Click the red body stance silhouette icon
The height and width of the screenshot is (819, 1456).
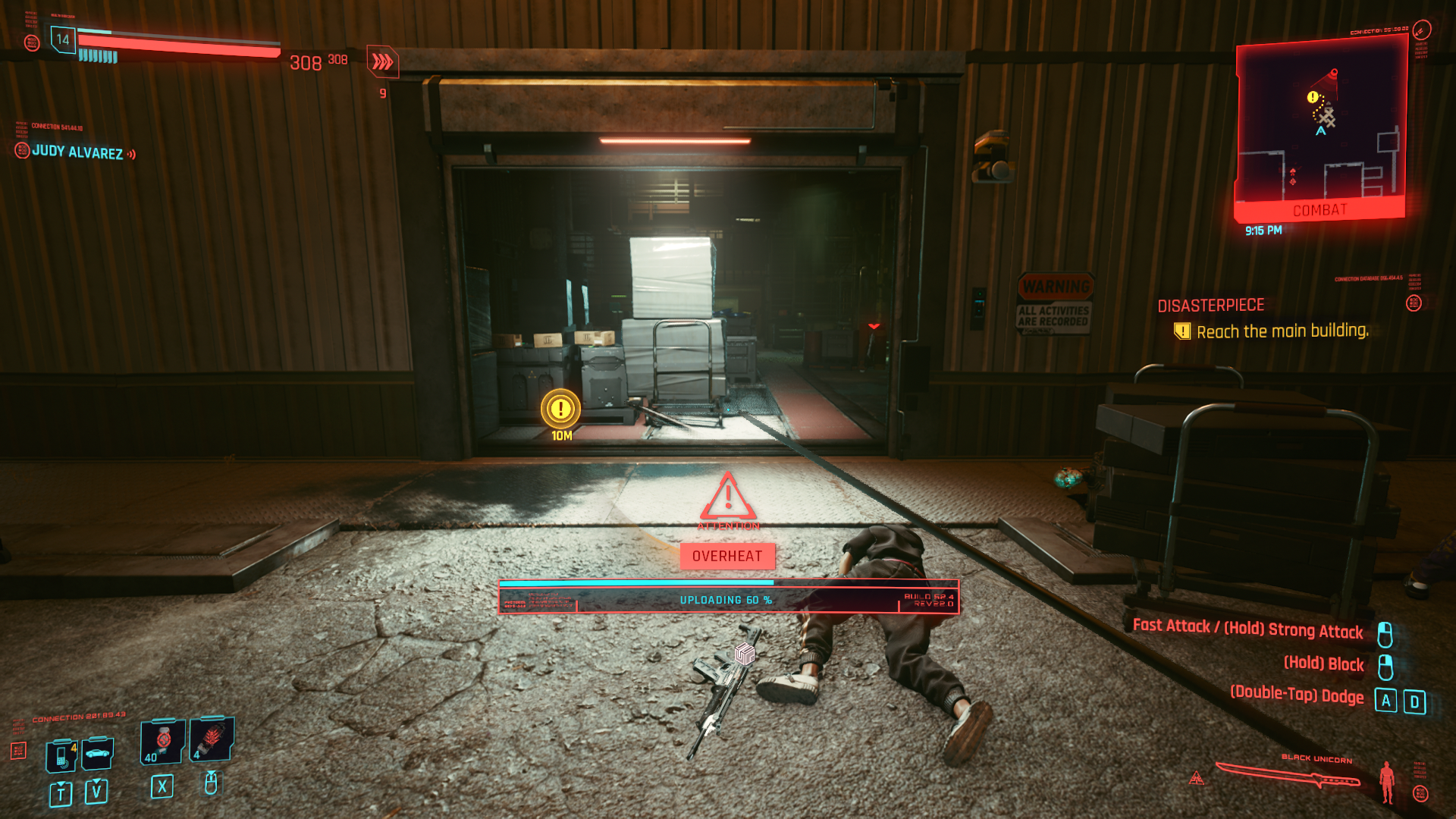[x=1387, y=781]
